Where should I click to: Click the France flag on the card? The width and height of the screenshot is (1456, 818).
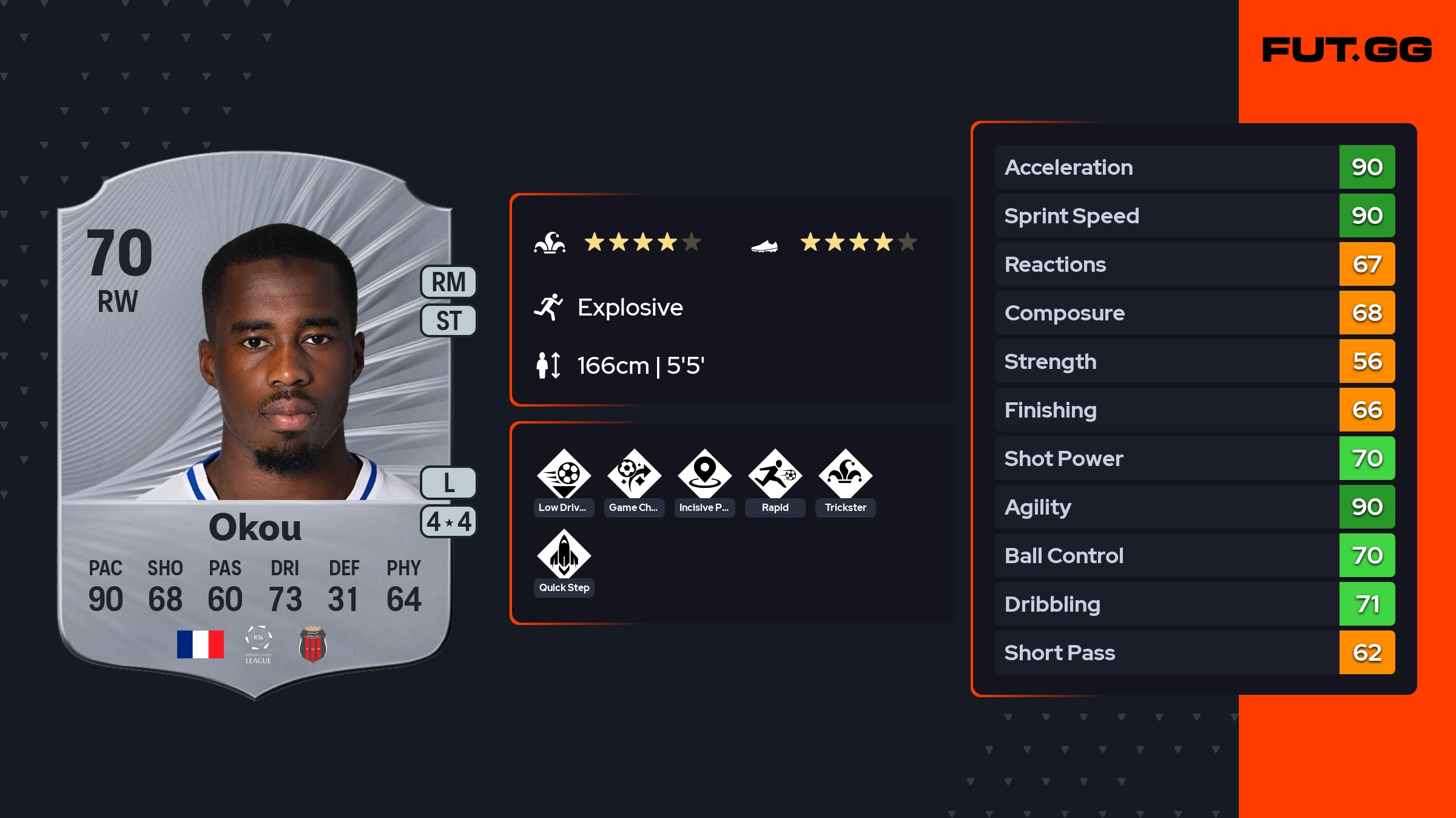pos(200,644)
